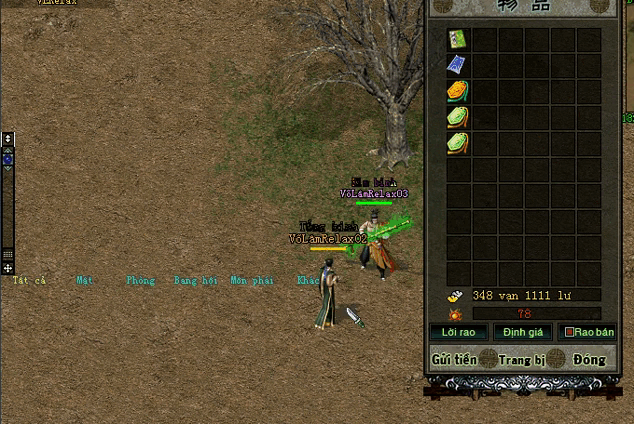
Task: Open the Phòng chat channel
Action: (140, 281)
